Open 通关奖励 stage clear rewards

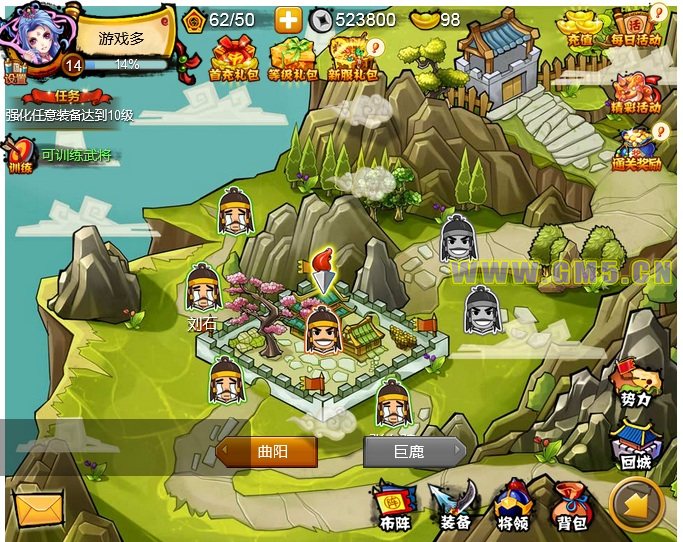(x=636, y=150)
